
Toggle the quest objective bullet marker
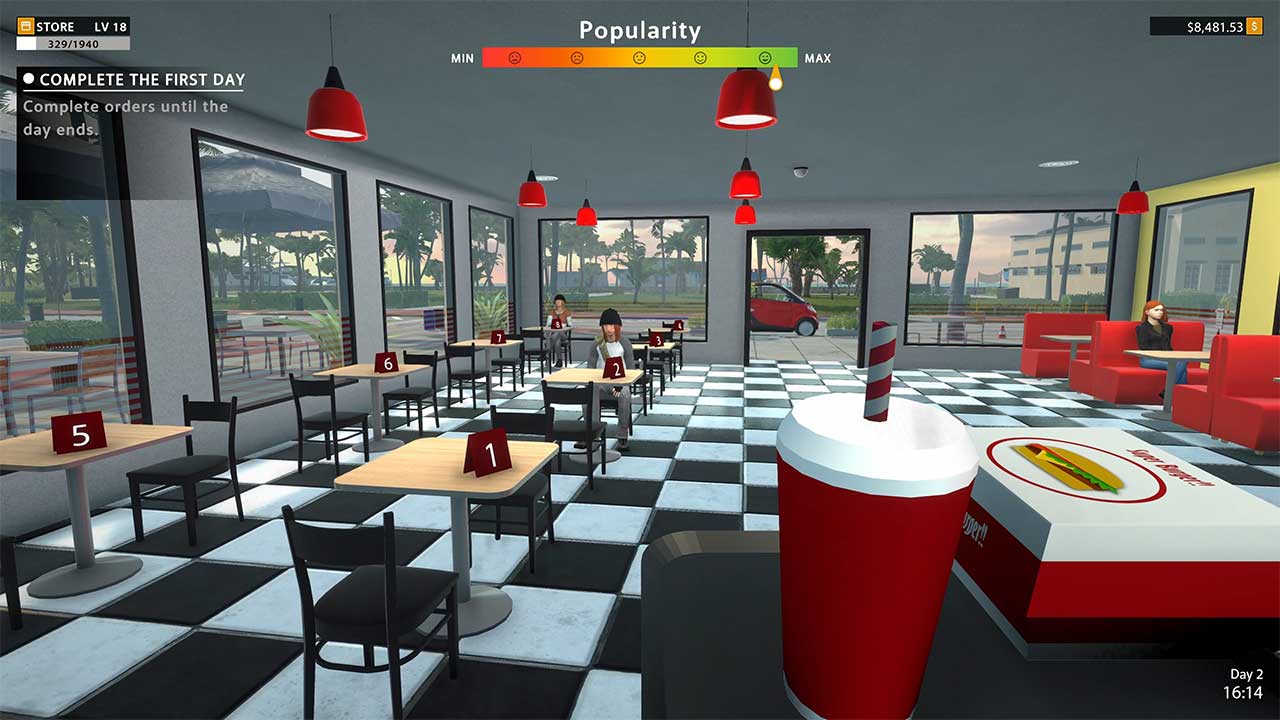coord(28,80)
